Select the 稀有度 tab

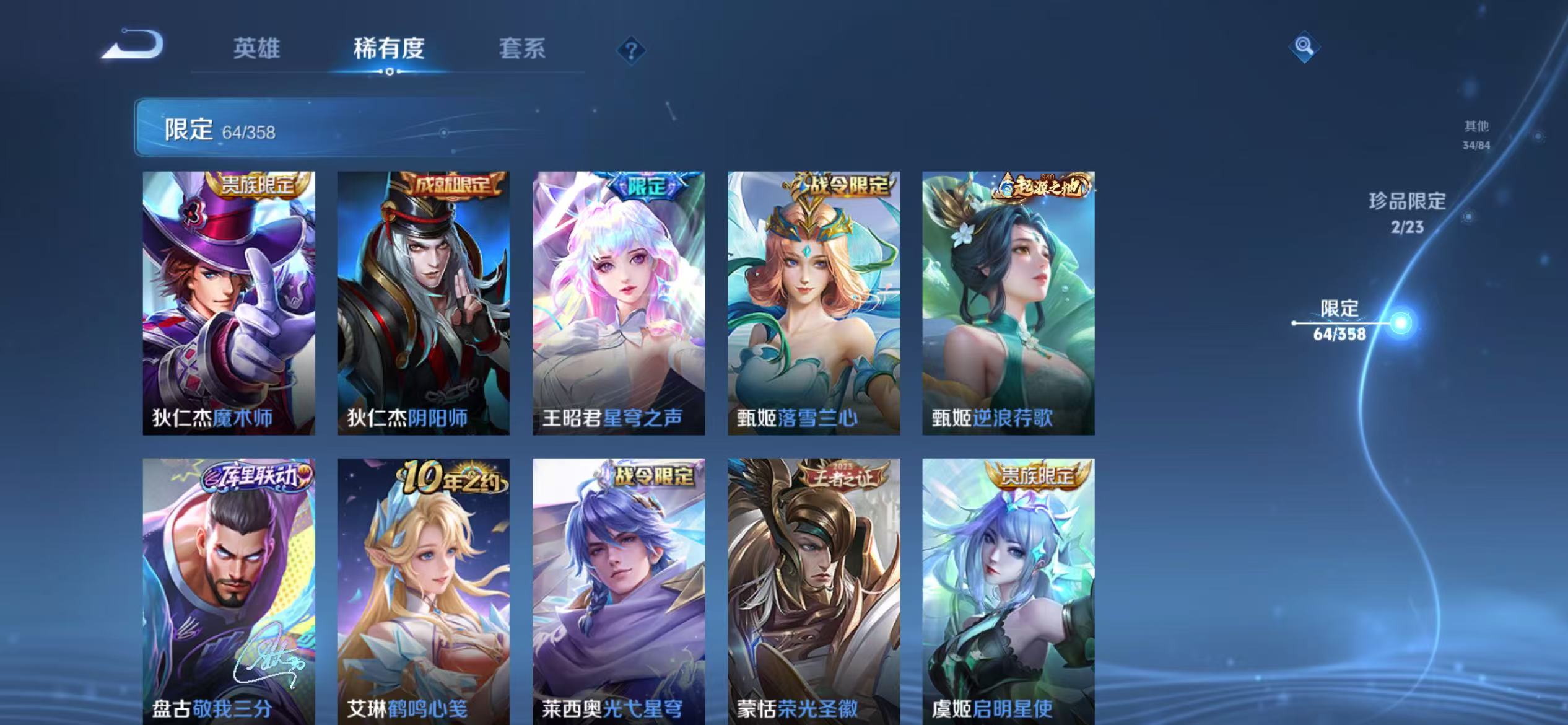click(389, 50)
